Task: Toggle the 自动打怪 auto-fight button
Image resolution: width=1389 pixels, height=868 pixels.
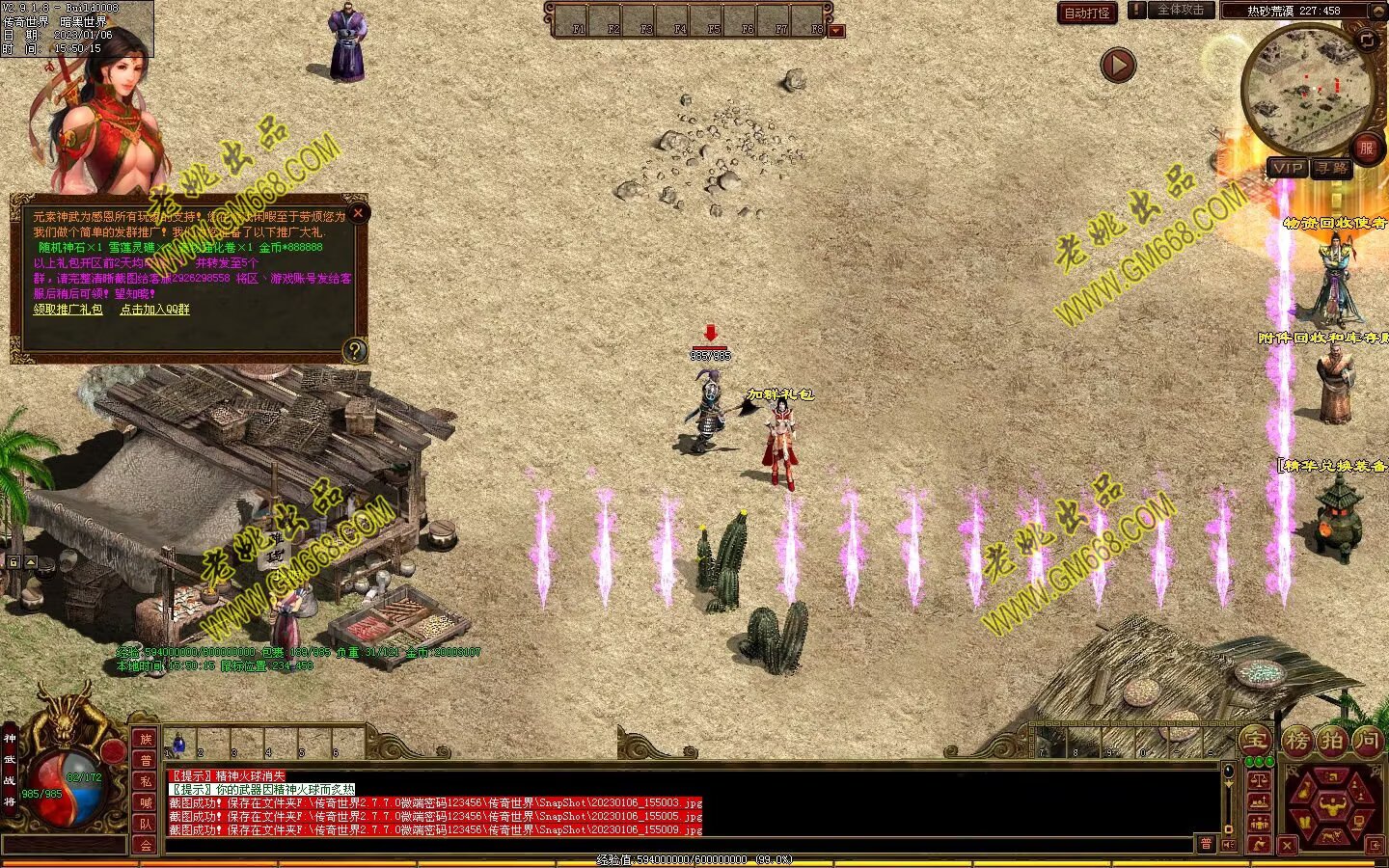Action: 1087,13
